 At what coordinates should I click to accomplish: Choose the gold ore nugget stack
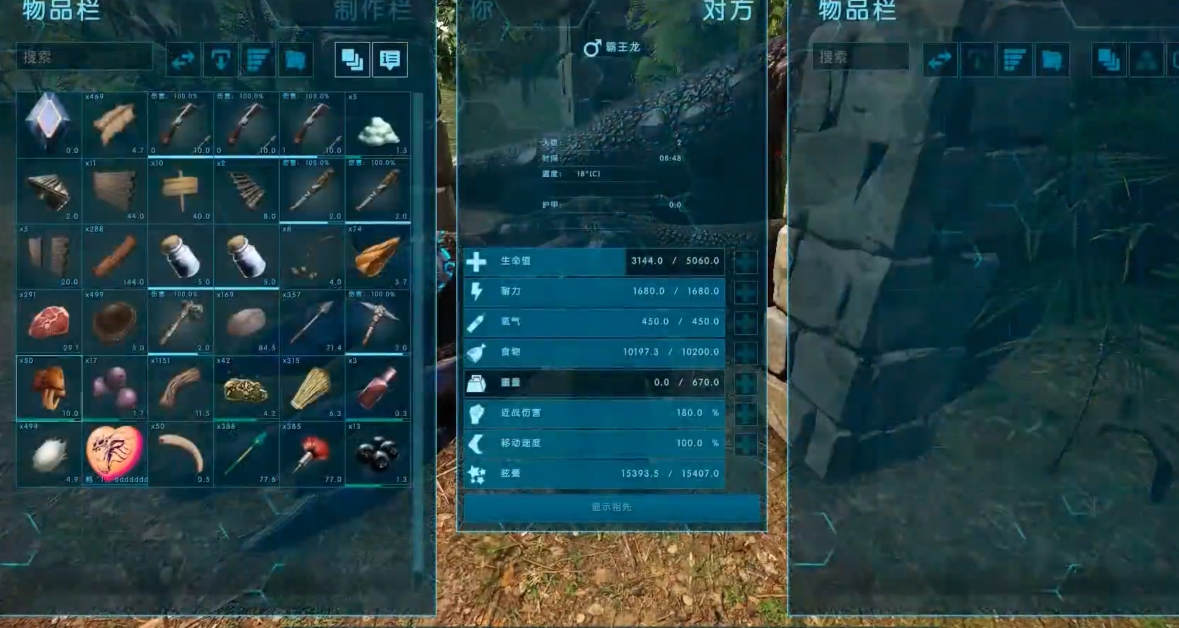tap(246, 387)
